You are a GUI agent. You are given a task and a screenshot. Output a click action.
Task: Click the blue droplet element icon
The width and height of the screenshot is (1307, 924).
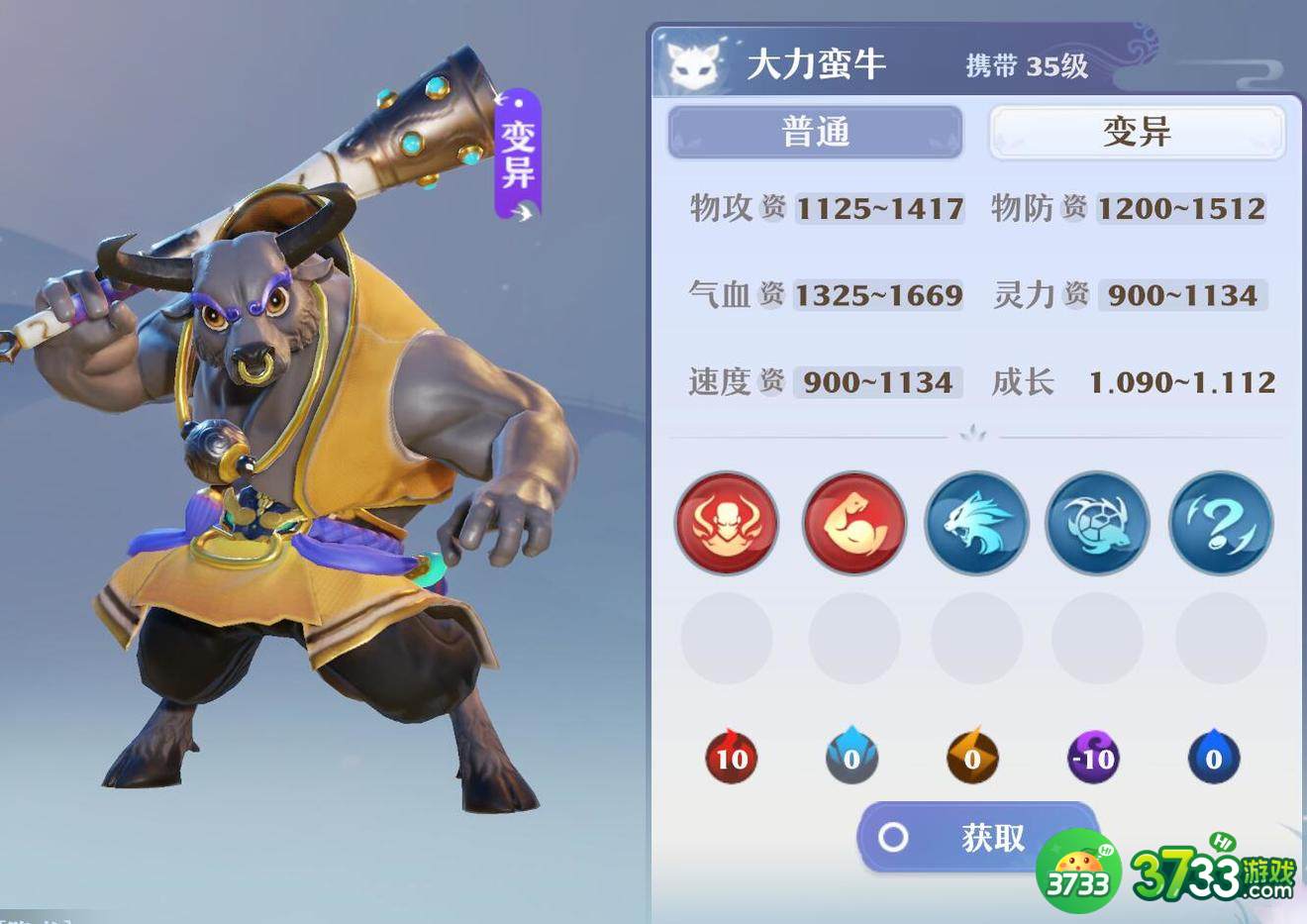point(1215,756)
